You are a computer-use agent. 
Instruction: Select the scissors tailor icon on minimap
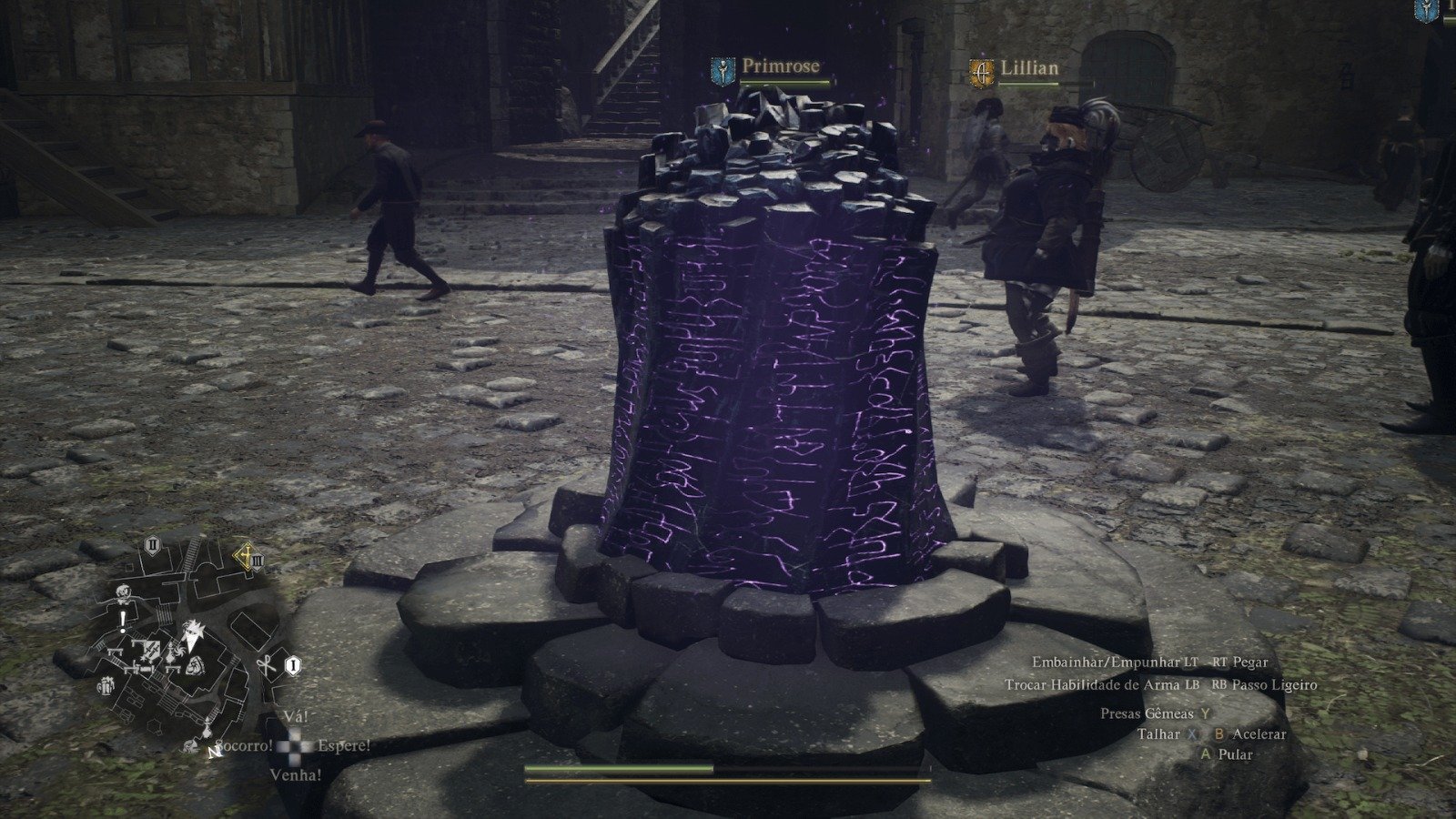pos(265,664)
